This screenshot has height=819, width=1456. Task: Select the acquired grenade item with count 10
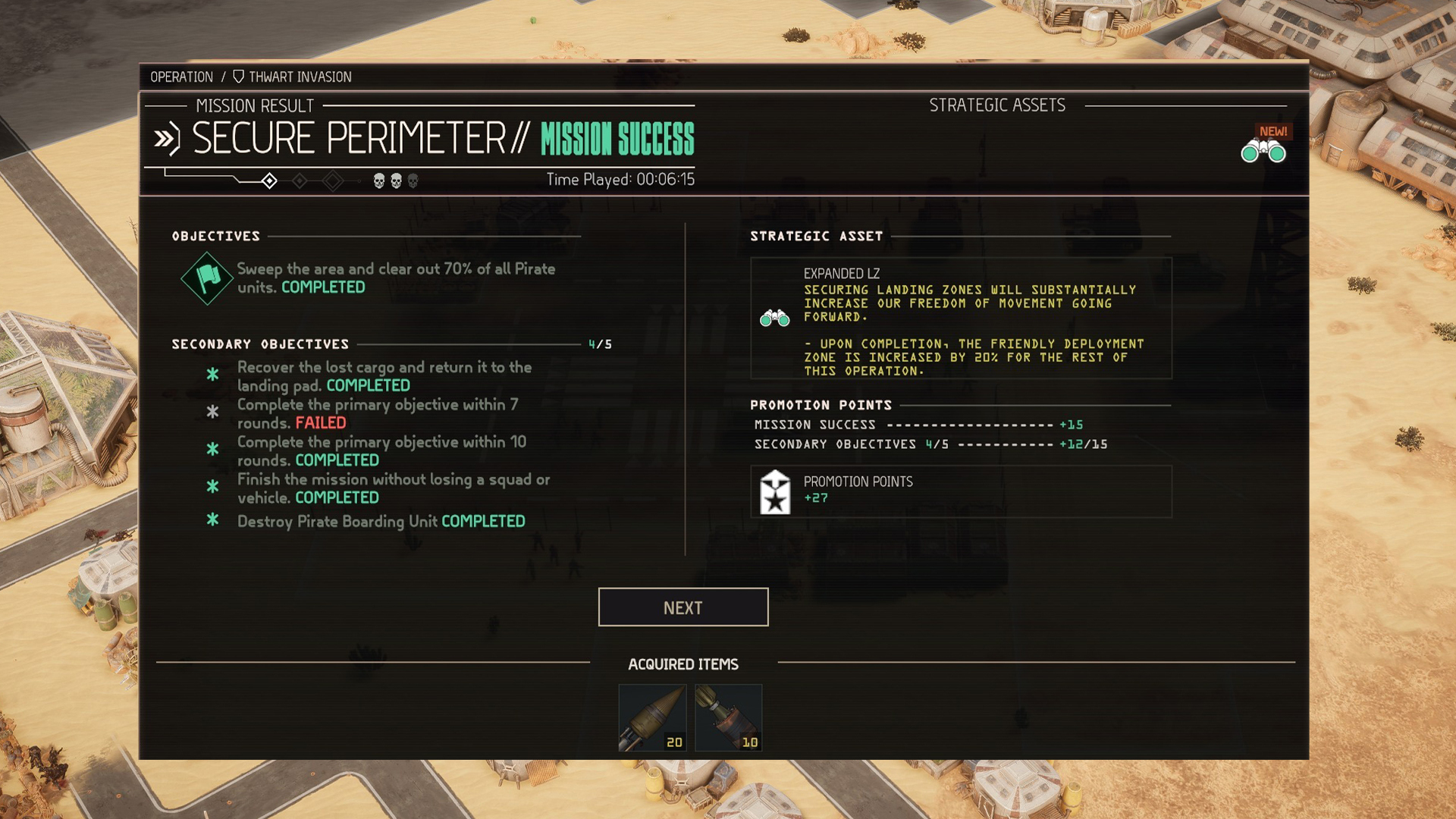coord(728,717)
